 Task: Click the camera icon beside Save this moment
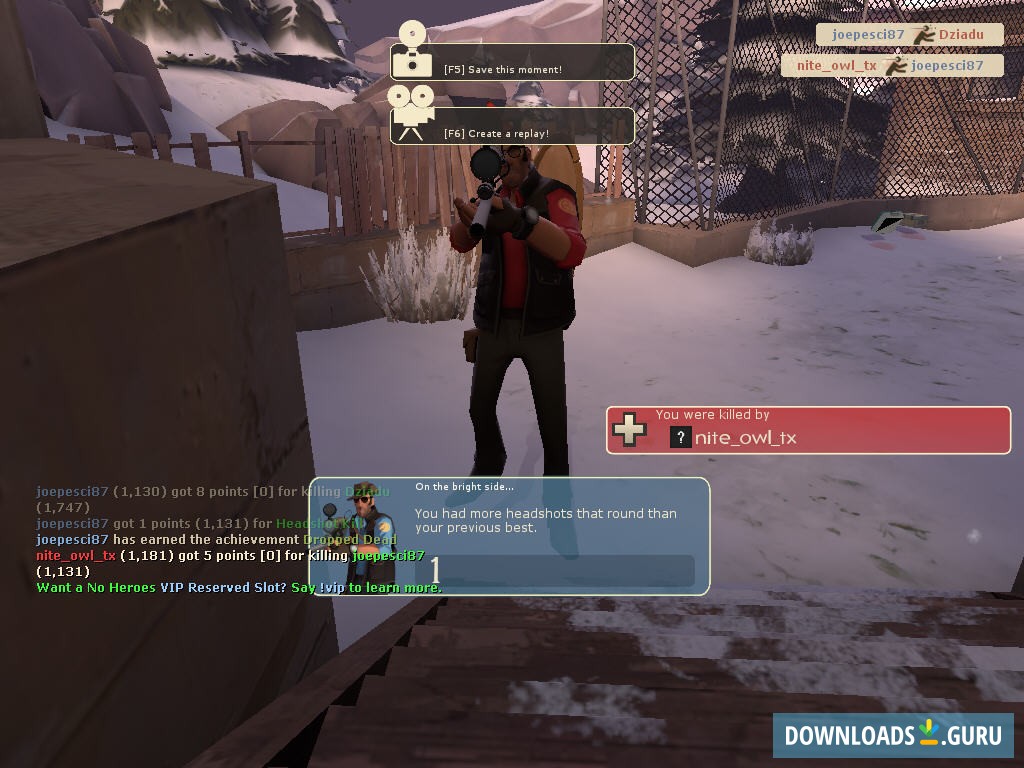(411, 52)
